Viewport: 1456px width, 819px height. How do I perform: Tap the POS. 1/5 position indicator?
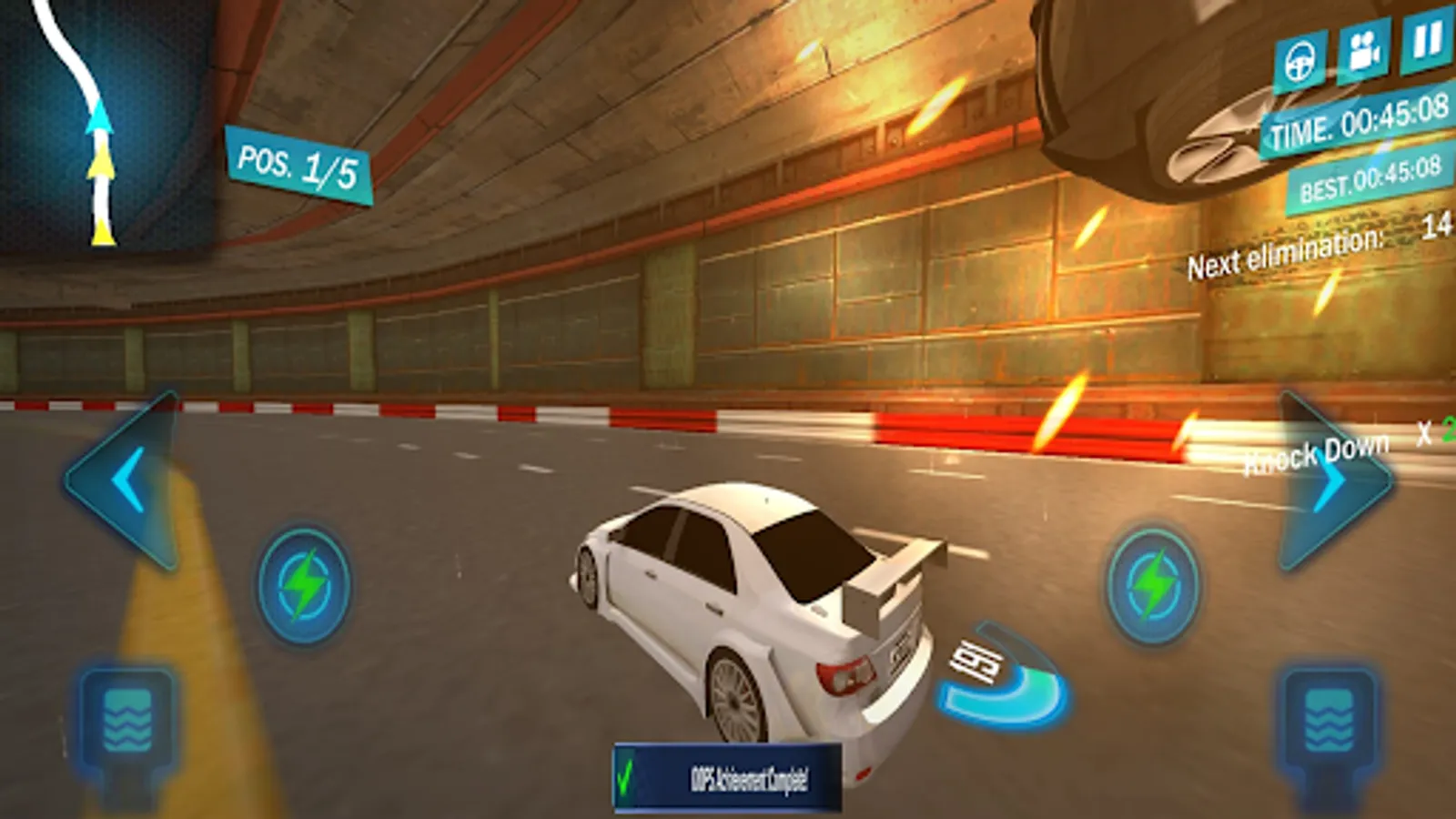298,164
